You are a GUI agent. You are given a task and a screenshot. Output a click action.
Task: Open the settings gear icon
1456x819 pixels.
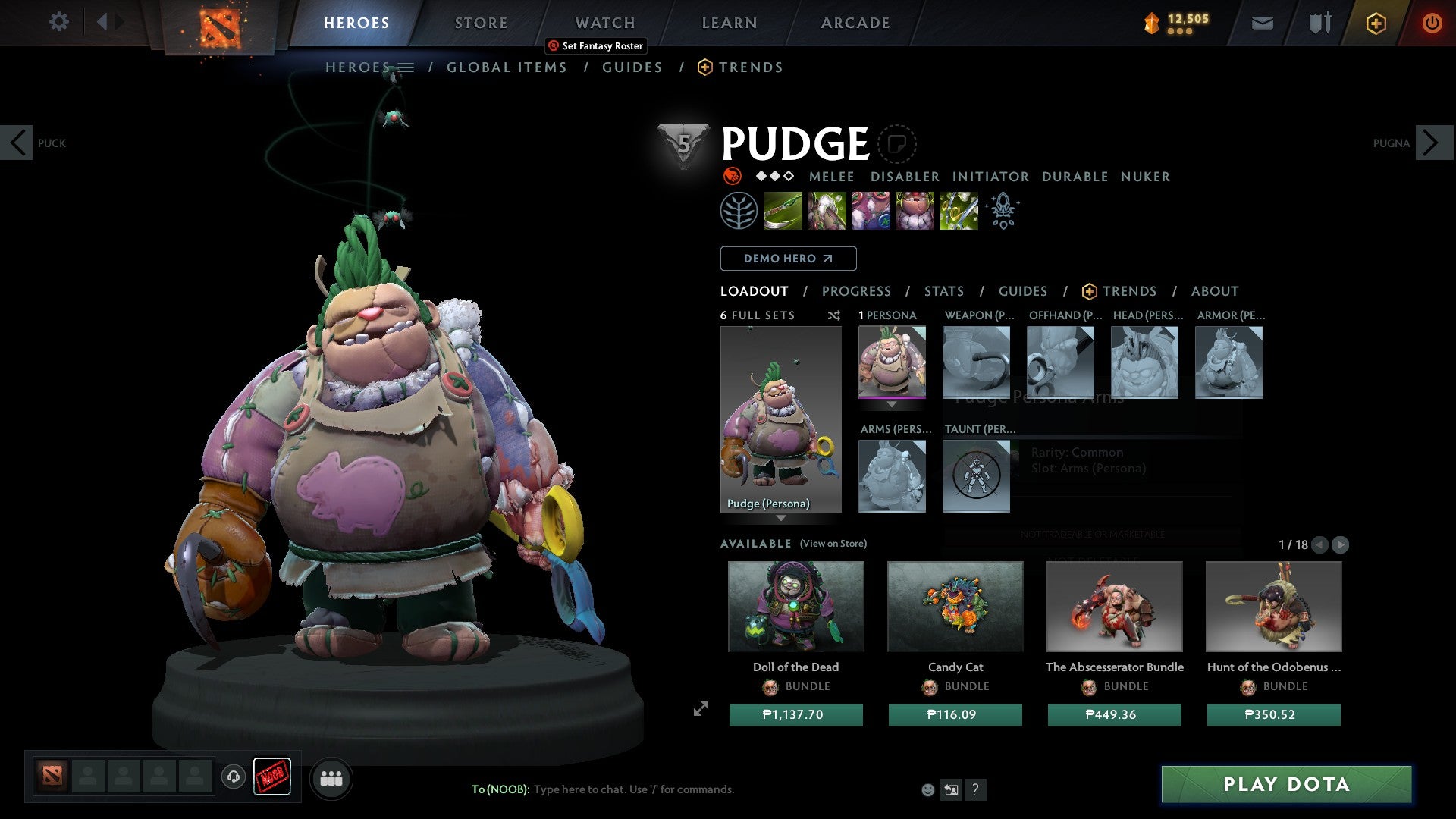[x=58, y=21]
